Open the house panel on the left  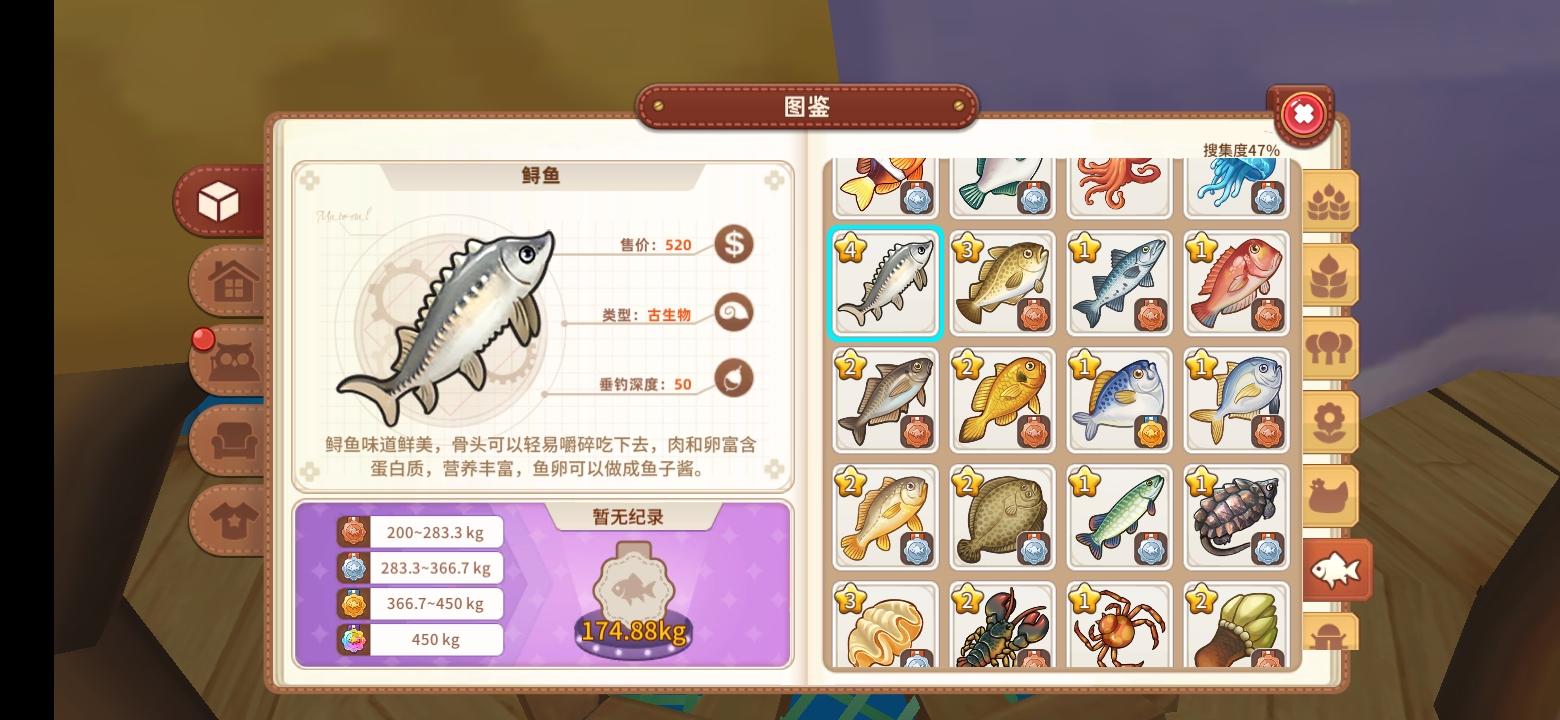click(228, 281)
